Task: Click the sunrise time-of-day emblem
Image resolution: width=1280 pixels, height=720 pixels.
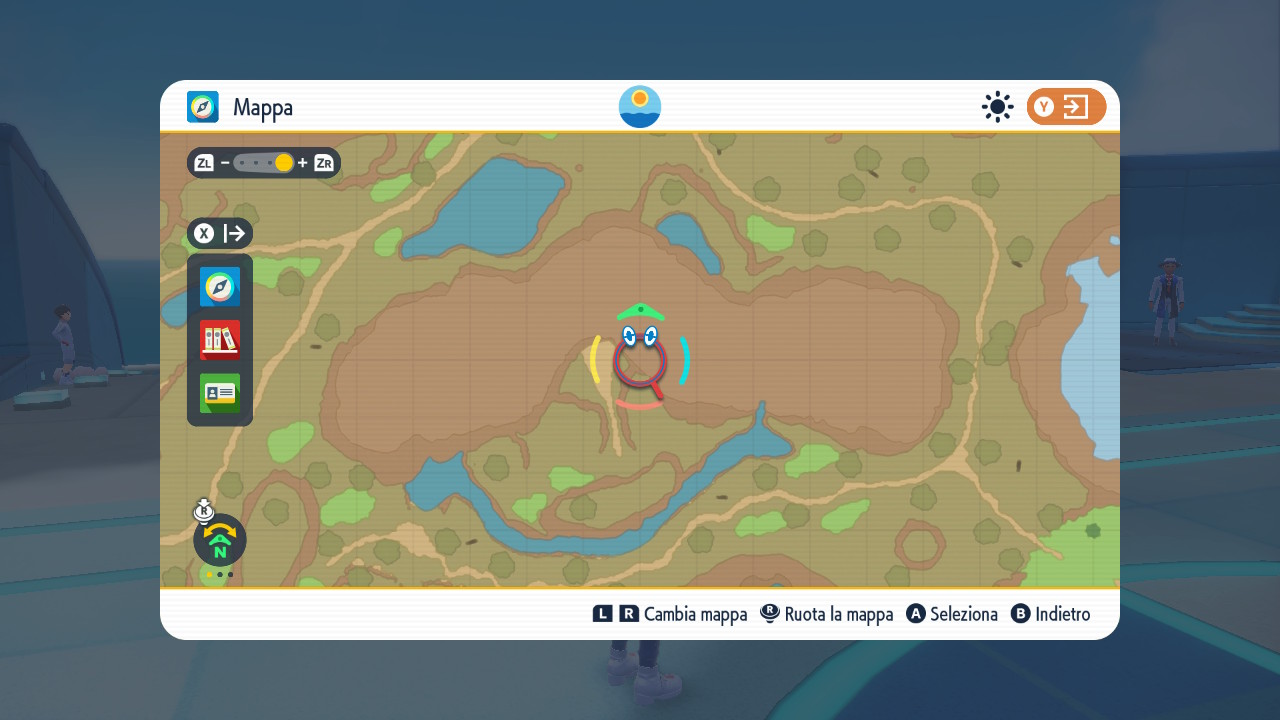Action: tap(640, 107)
